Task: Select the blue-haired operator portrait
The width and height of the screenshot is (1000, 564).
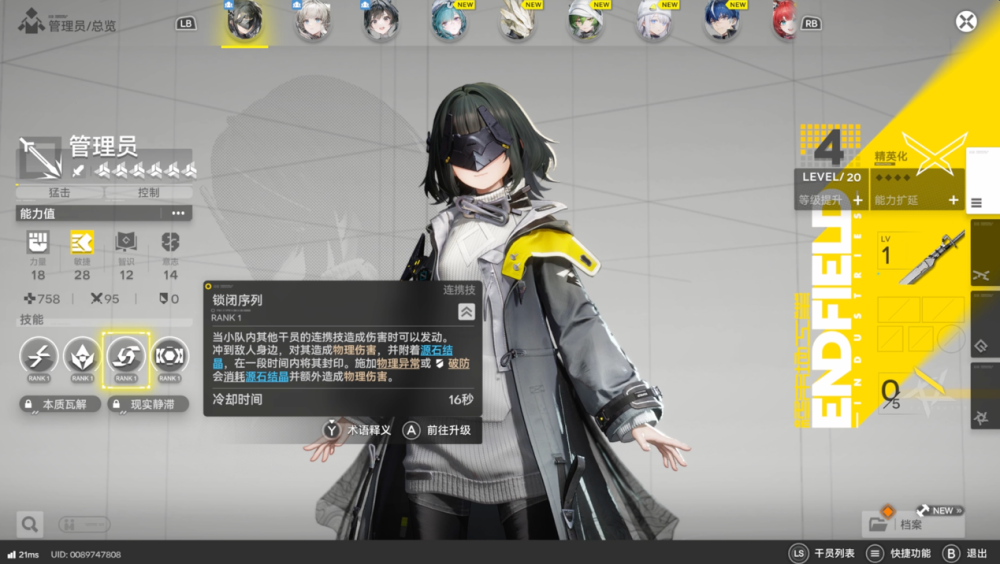Action: (721, 21)
